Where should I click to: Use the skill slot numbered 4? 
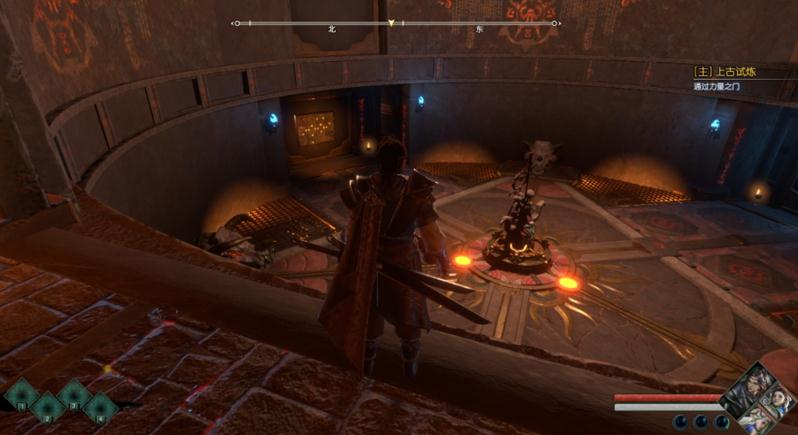click(99, 407)
